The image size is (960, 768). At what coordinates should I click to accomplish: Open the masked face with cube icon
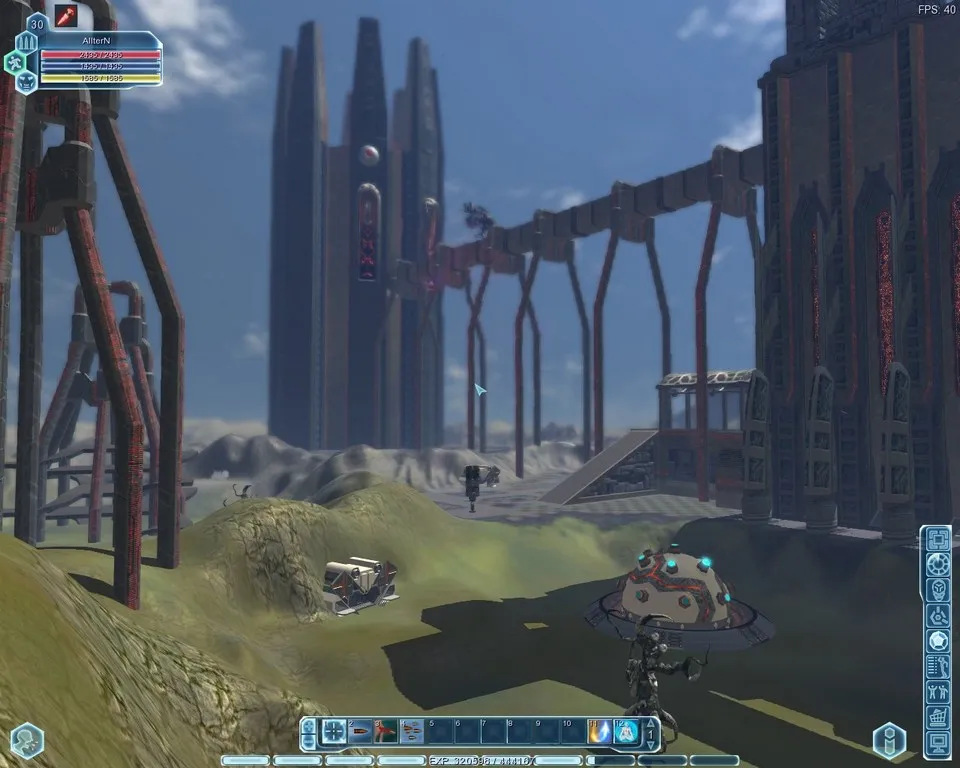[937, 590]
